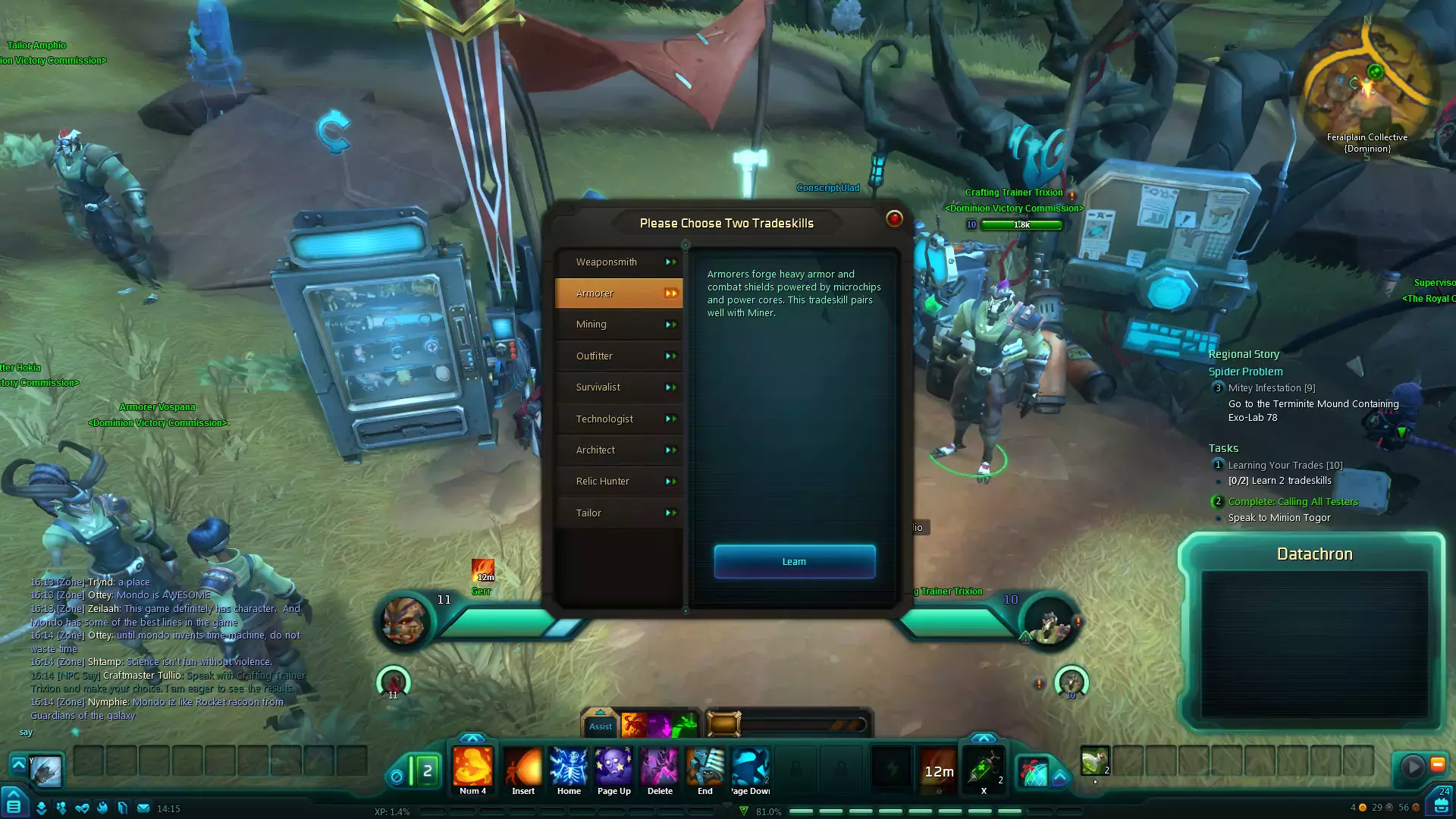Use the ability bound to Delete
This screenshot has width=1456, height=819.
(660, 767)
